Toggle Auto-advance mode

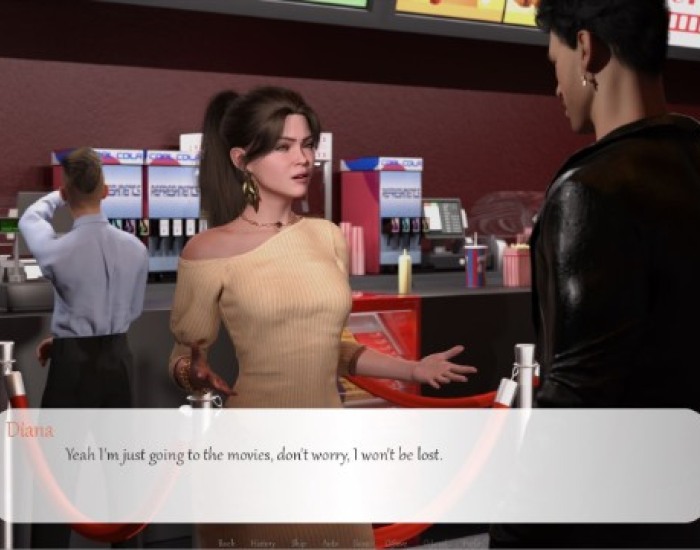click(331, 543)
